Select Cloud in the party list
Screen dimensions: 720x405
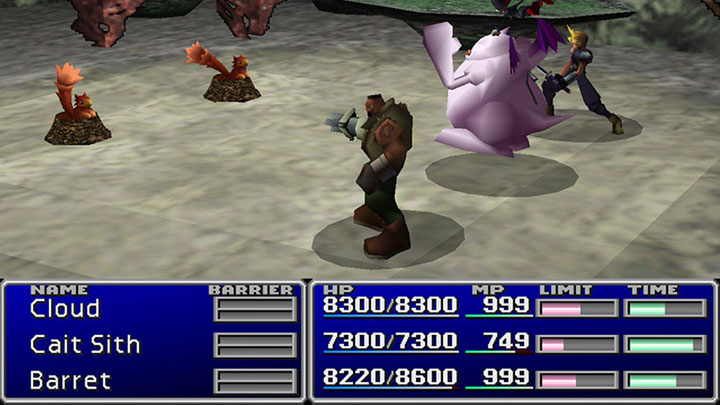[x=65, y=309]
